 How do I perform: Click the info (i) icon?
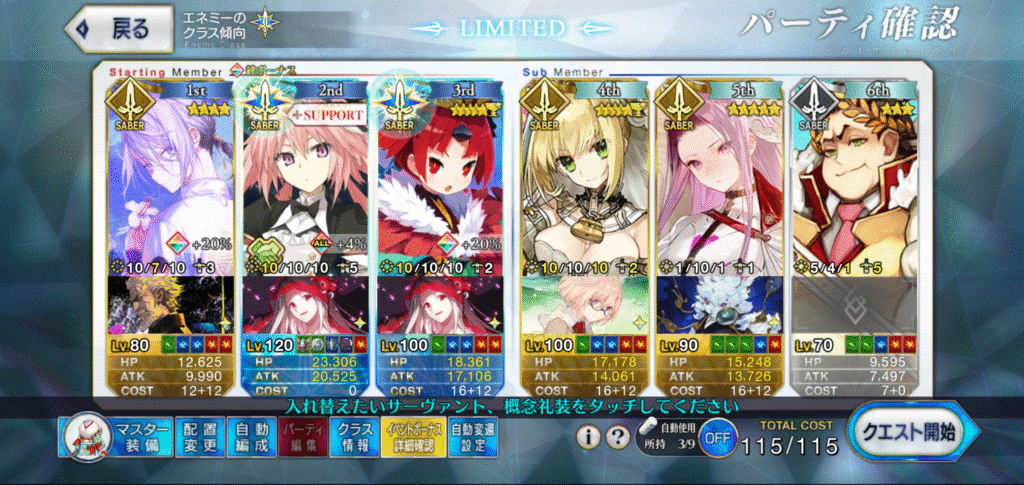[590, 437]
